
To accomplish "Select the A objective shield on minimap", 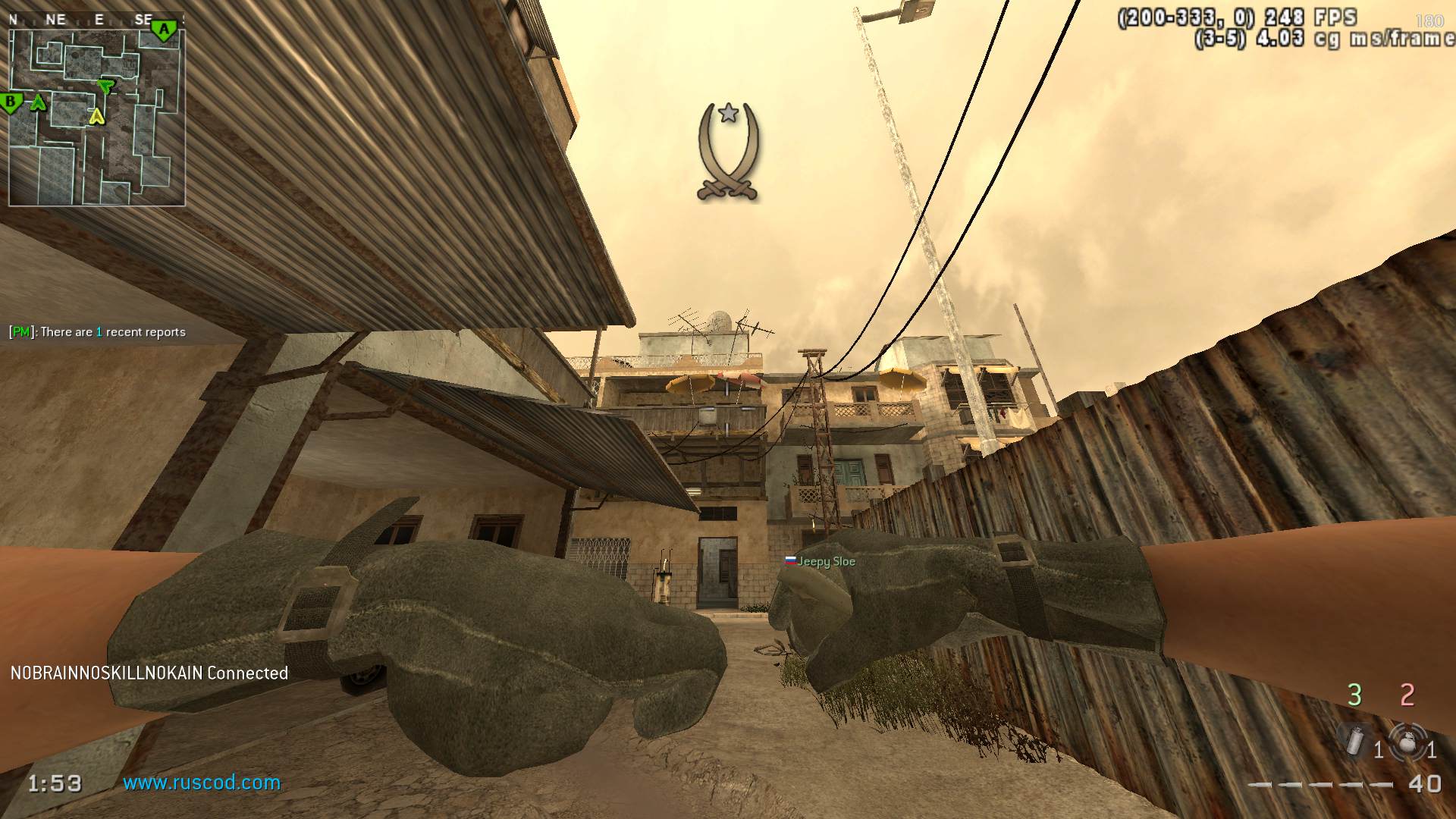I will point(163,30).
